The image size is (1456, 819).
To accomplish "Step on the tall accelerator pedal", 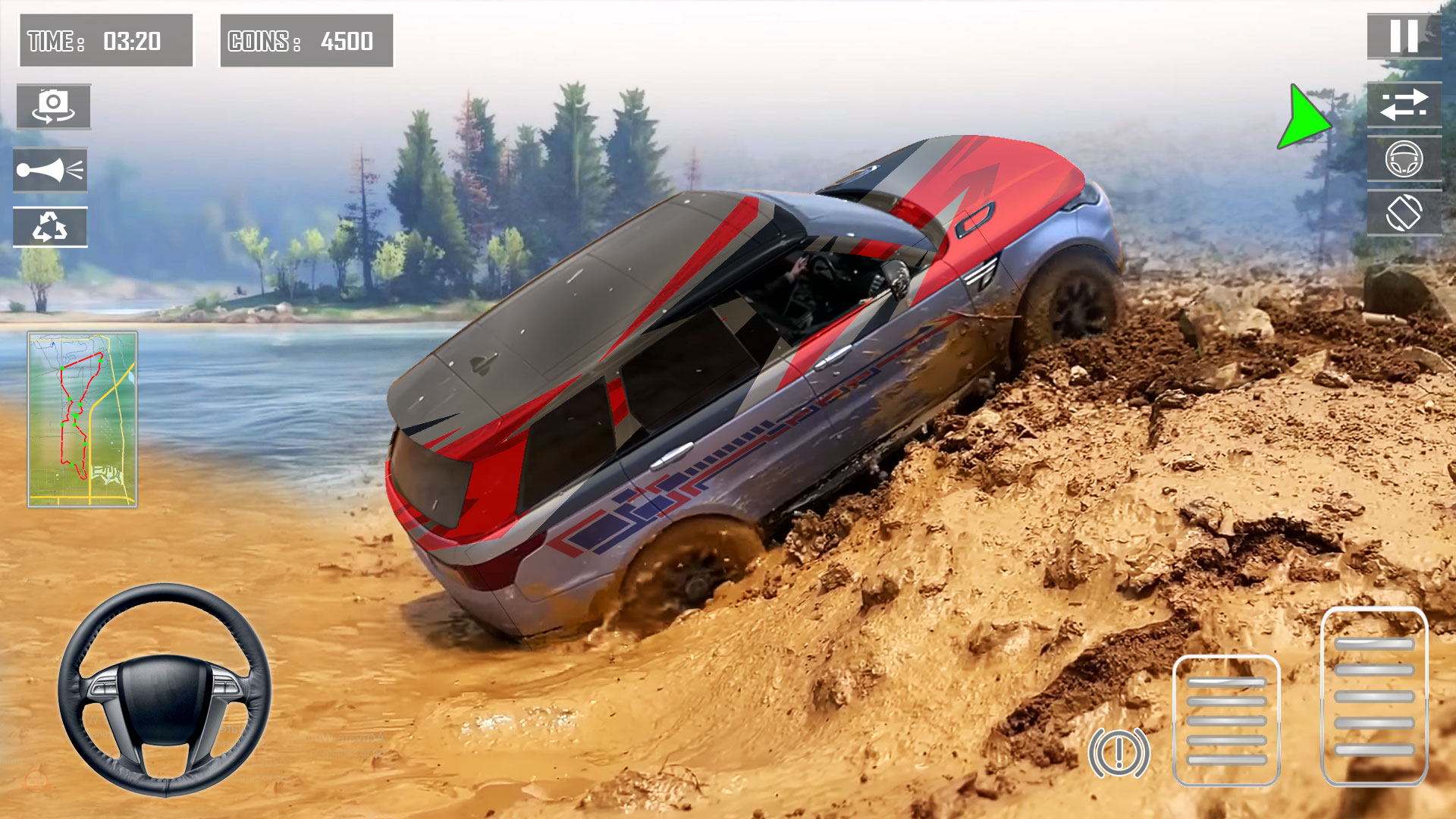I will tap(1374, 695).
